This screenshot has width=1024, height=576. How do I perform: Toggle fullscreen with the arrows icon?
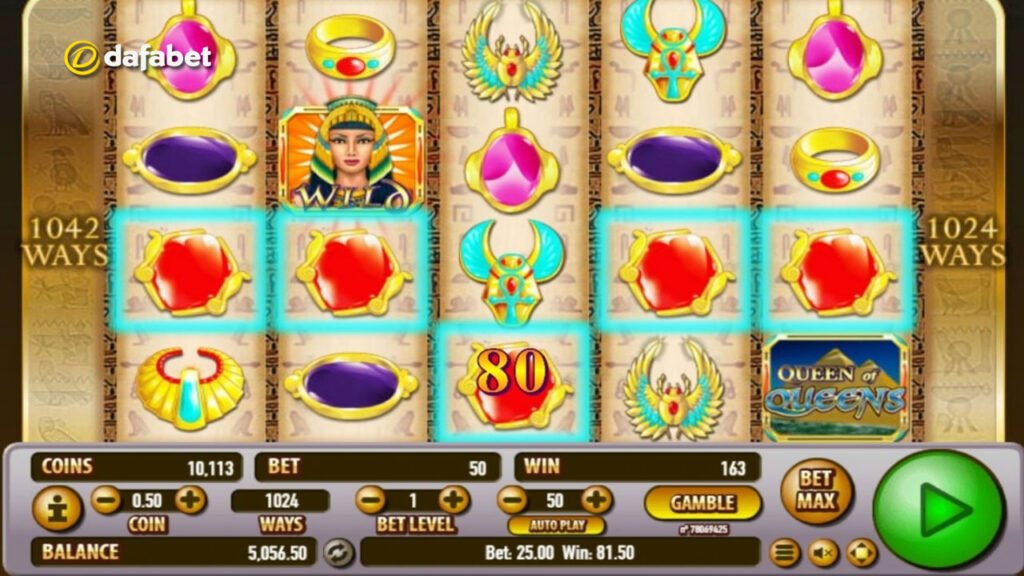click(x=861, y=552)
